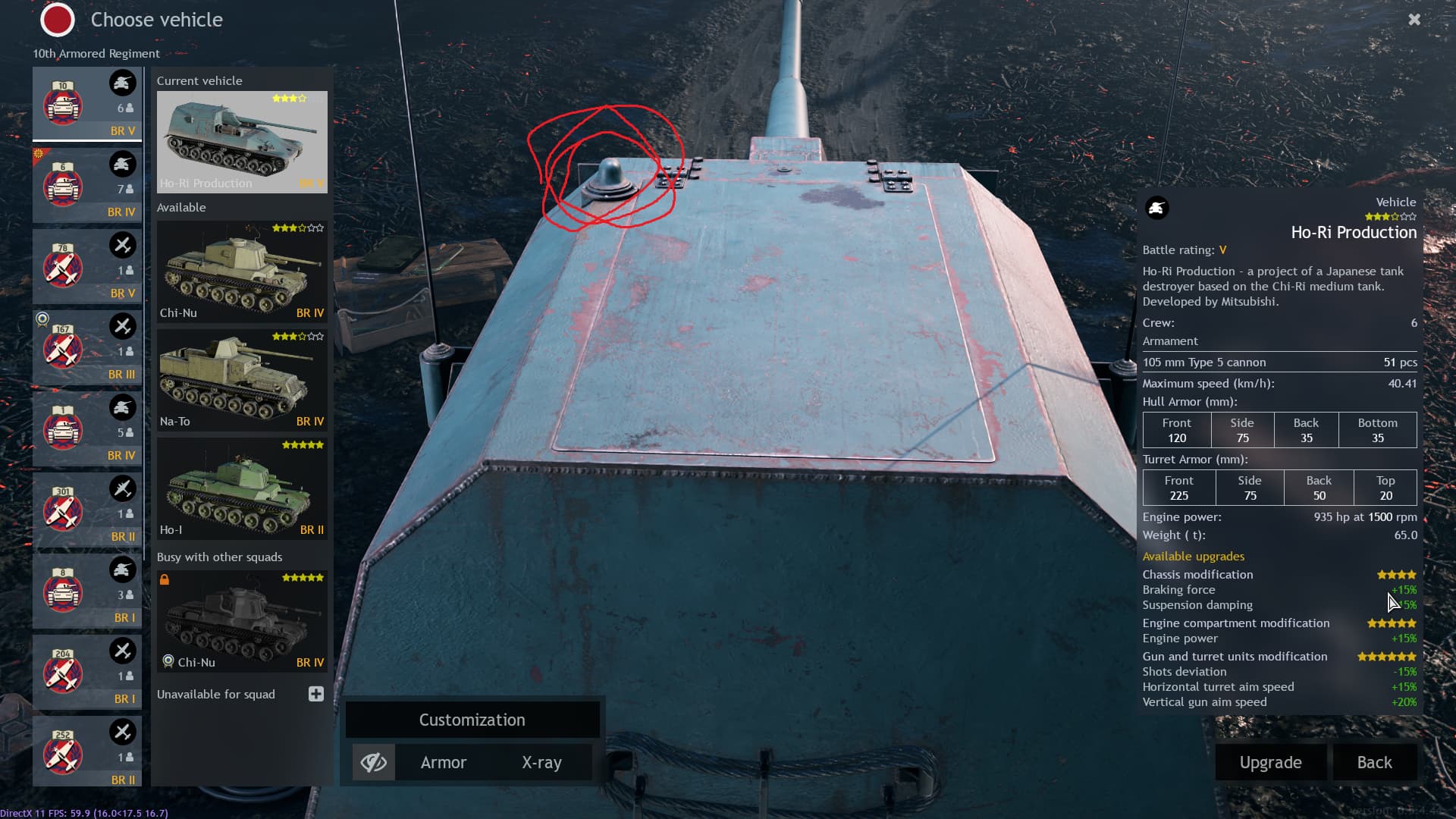1456x819 pixels.
Task: Select the tank squad with 5 soldiers
Action: [87, 428]
